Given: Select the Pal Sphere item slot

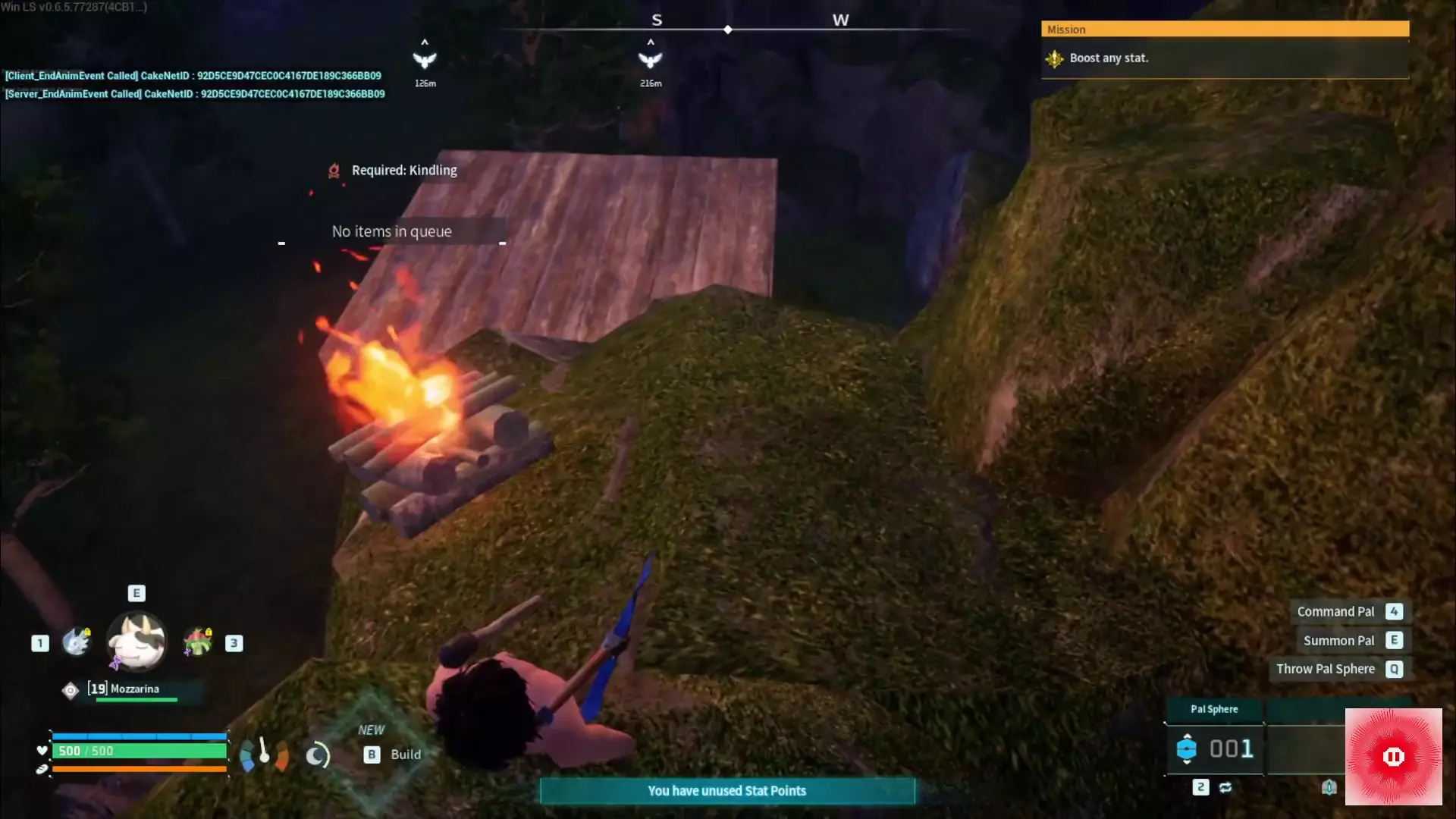Looking at the screenshot, I should (x=1214, y=748).
